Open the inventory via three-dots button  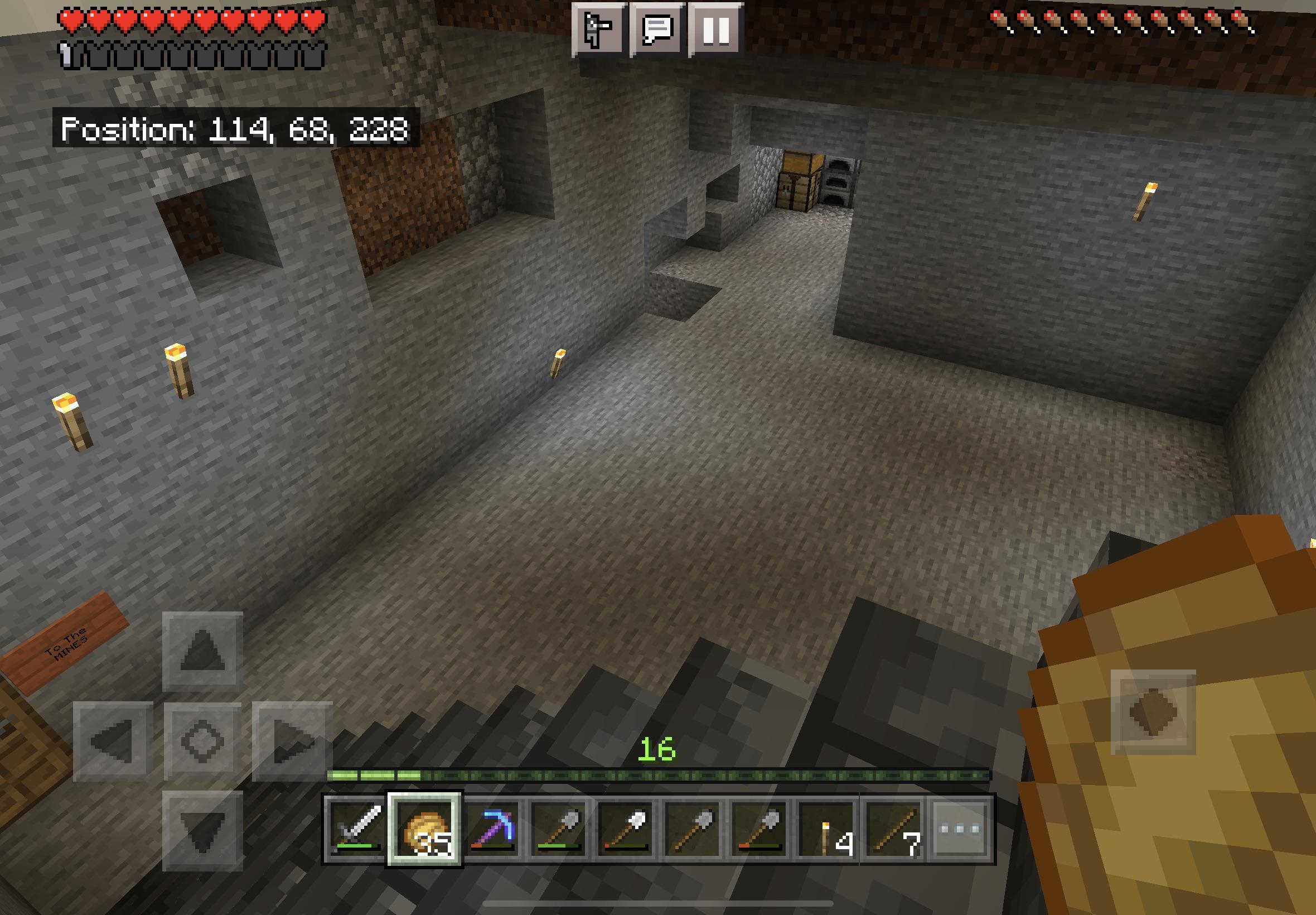click(961, 829)
